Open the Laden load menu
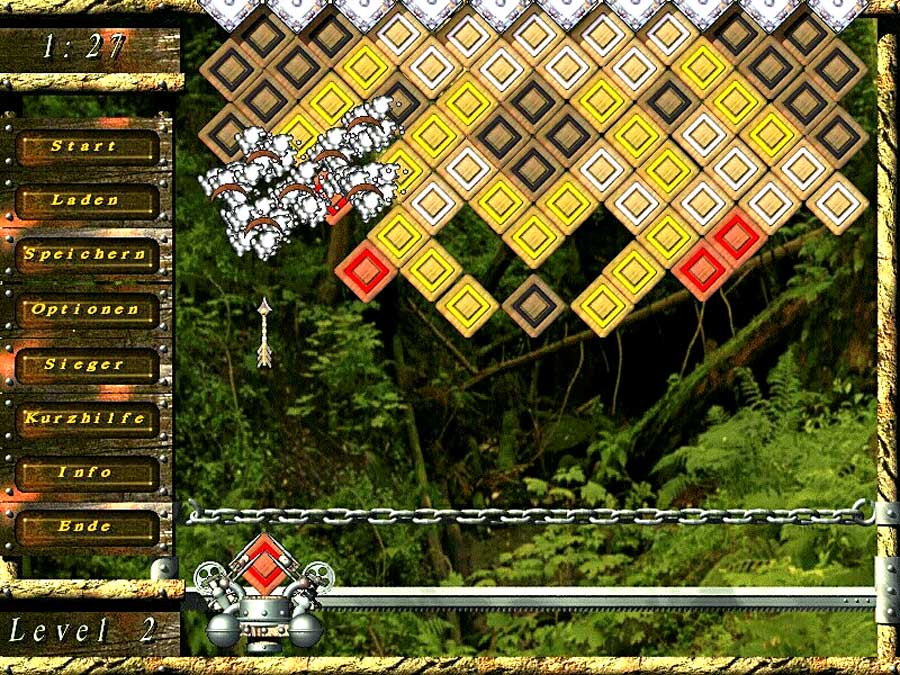 coord(85,200)
